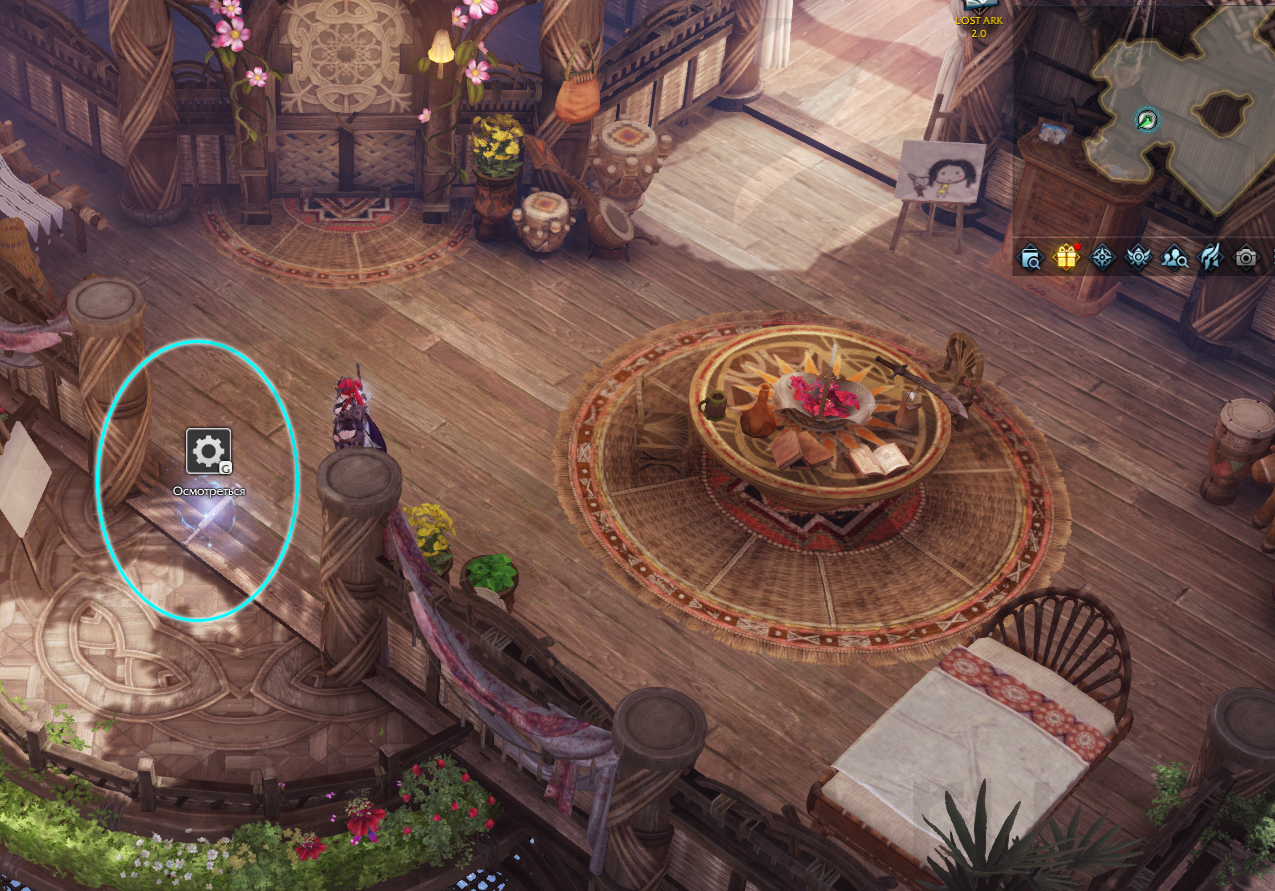Open the player search icon with two figures
The image size is (1275, 891).
pos(1175,258)
